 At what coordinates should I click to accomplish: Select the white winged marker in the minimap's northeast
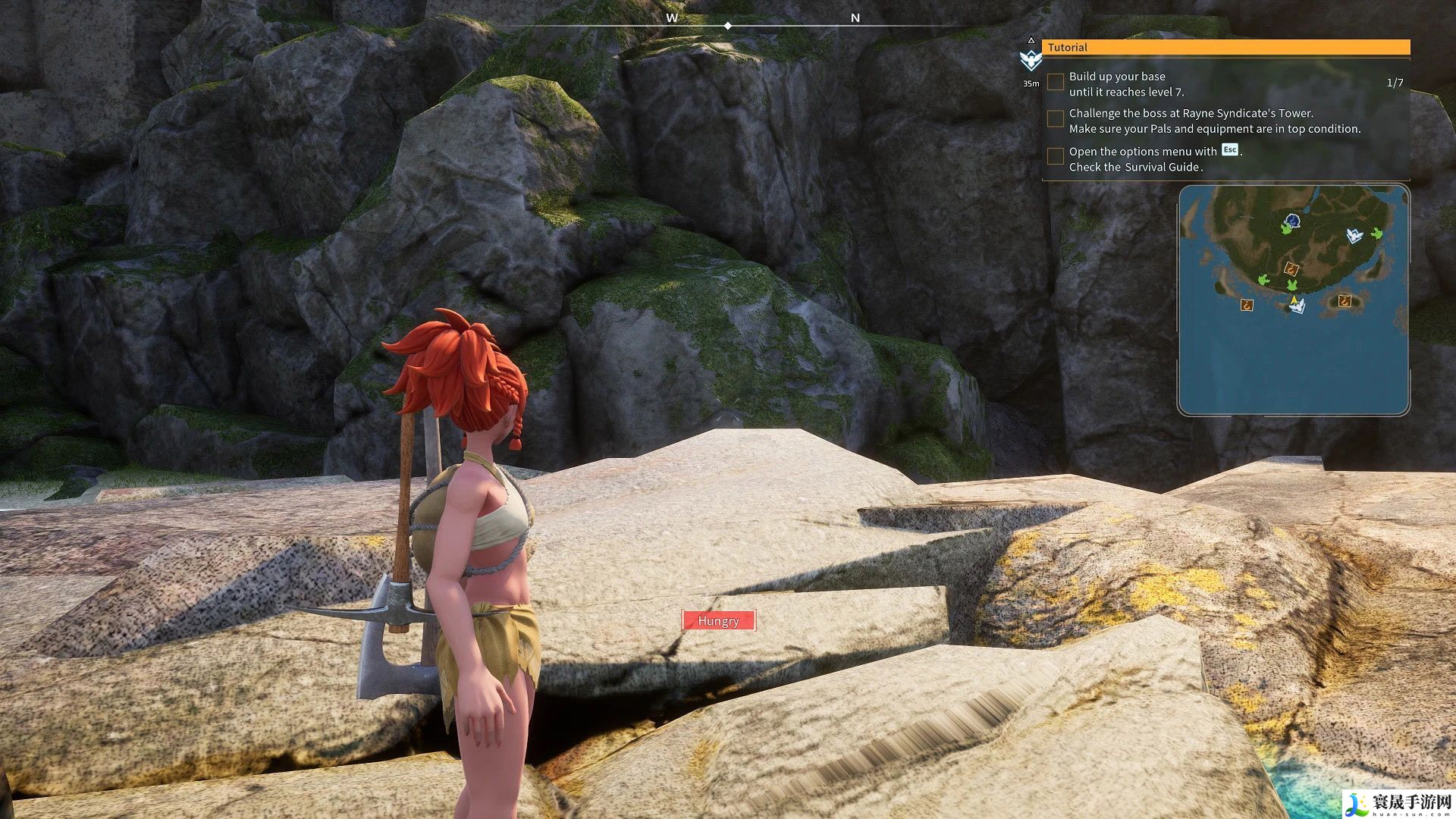[1354, 235]
